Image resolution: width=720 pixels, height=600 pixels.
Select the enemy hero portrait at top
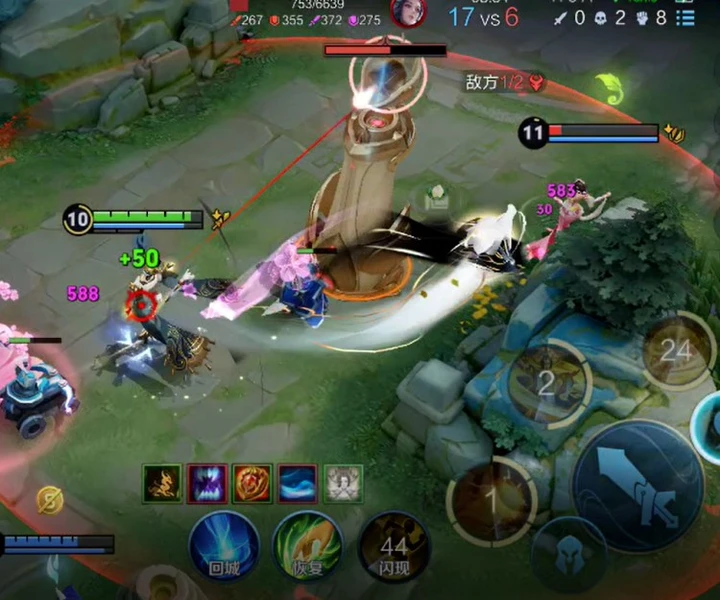pos(408,13)
